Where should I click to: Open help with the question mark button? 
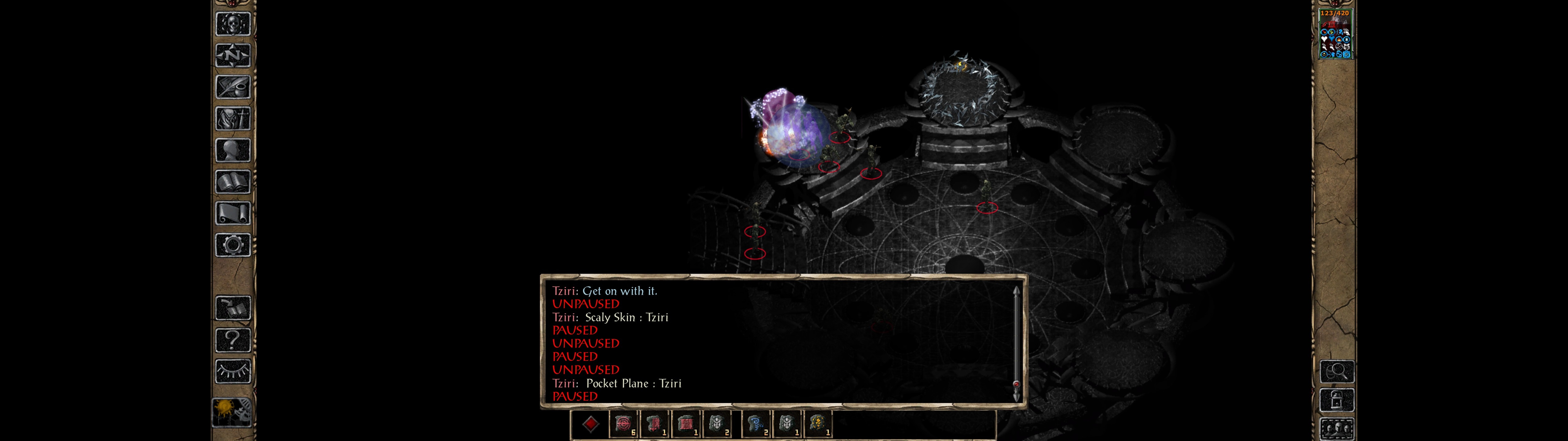[x=232, y=340]
